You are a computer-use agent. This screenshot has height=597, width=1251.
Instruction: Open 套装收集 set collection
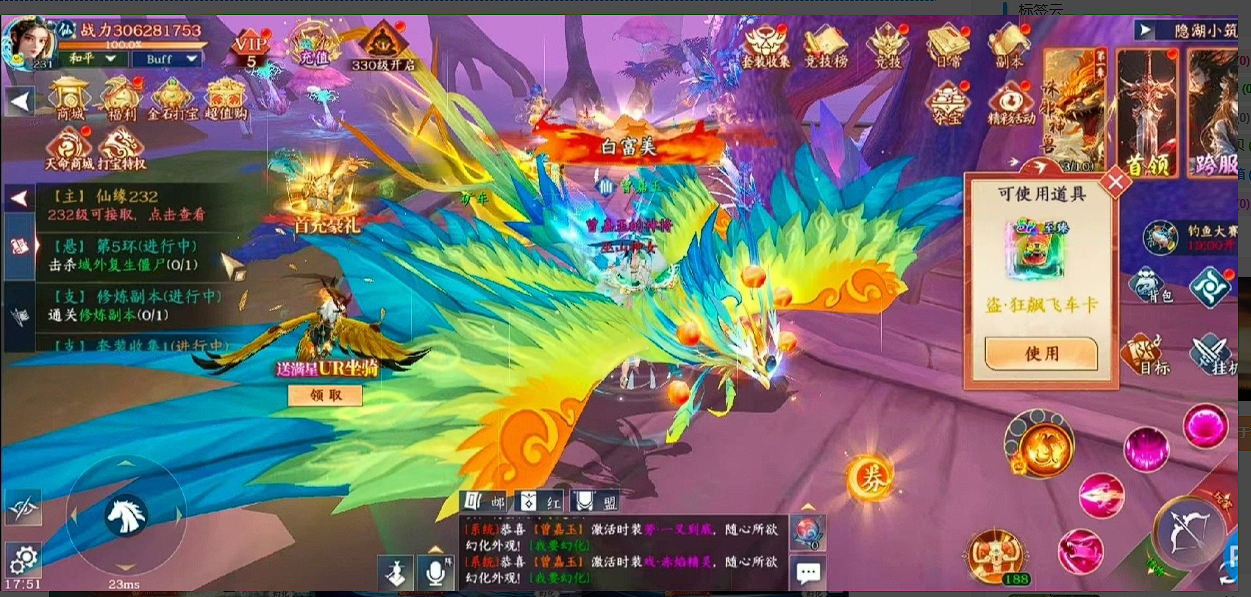coord(766,46)
